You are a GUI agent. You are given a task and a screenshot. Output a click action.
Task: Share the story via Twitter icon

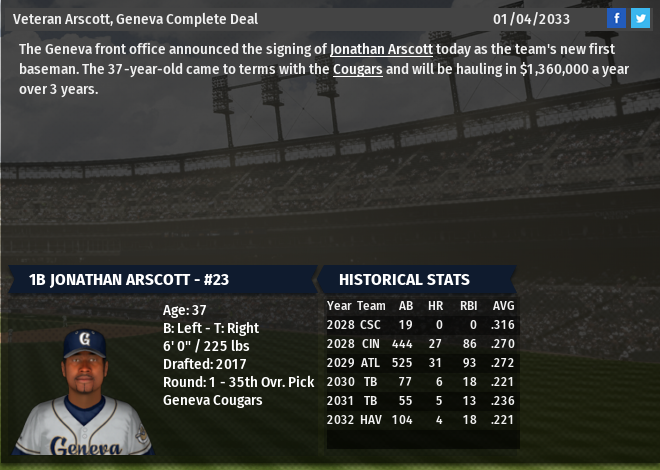(640, 18)
